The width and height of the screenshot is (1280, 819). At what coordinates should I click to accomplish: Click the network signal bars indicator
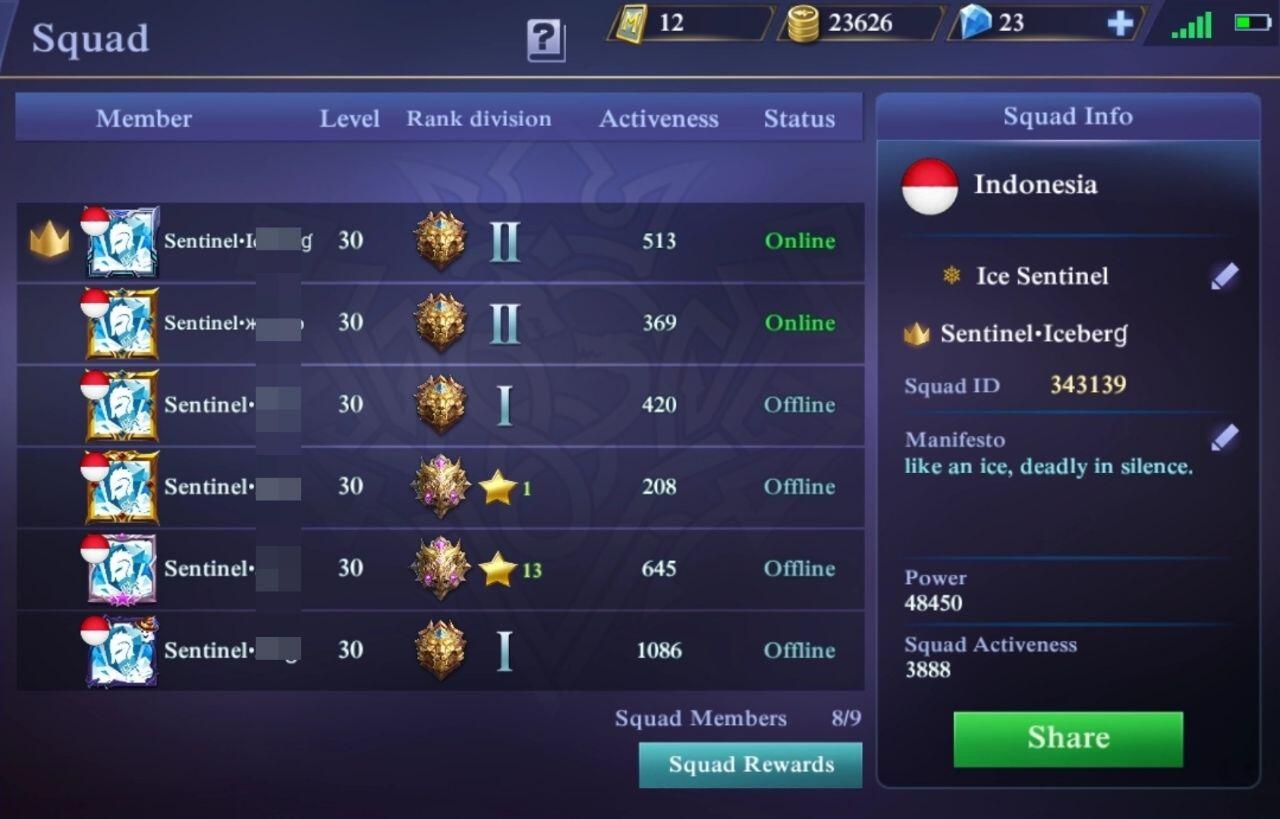click(1190, 22)
